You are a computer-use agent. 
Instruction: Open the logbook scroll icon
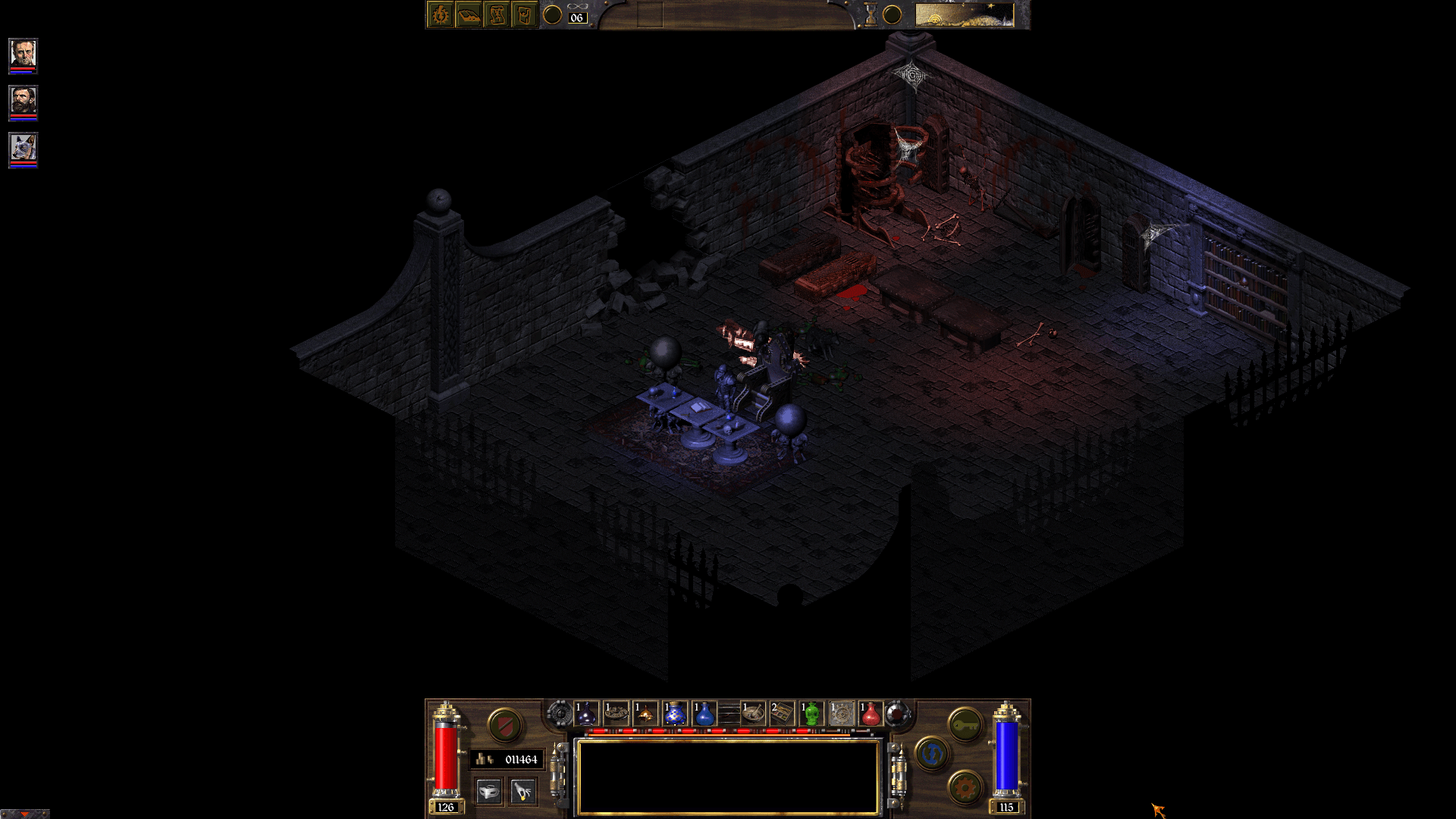tap(497, 14)
